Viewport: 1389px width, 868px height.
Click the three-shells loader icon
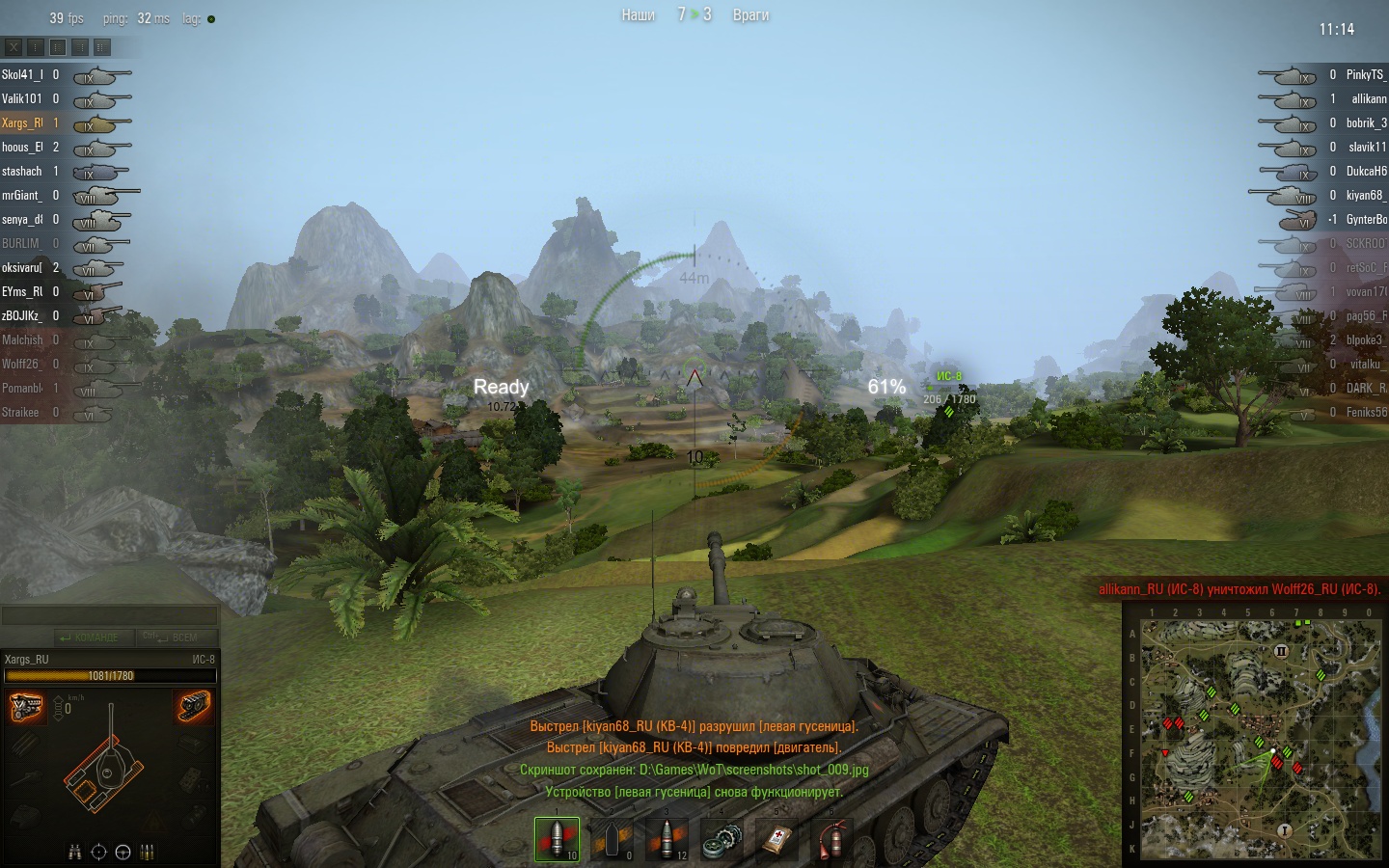(x=148, y=852)
